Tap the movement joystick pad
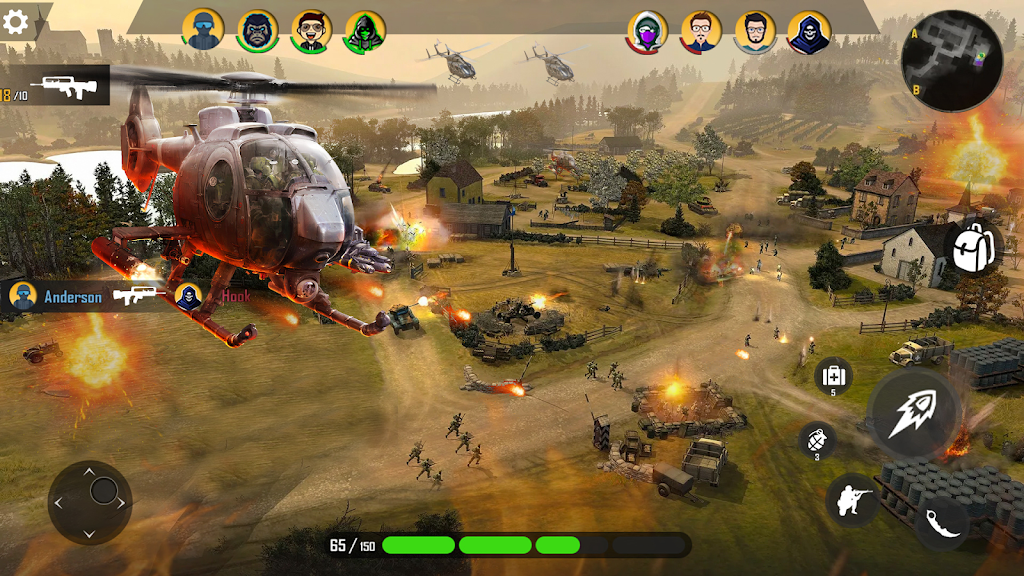The width and height of the screenshot is (1024, 576). pos(90,502)
